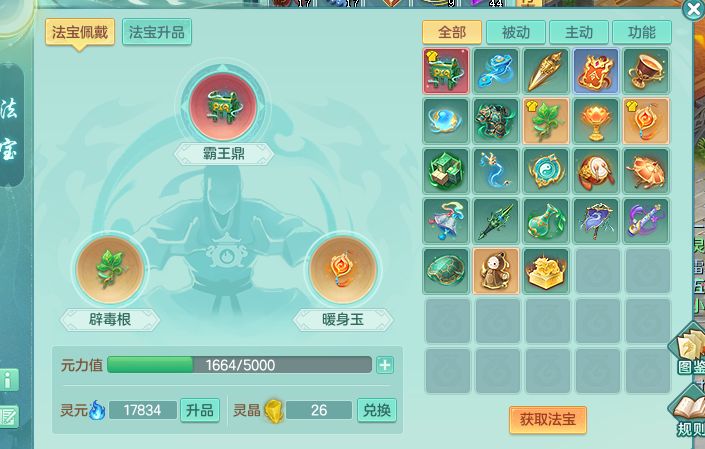705x449 pixels.
Task: Switch to the 法宝升品 tab
Action: (156, 32)
